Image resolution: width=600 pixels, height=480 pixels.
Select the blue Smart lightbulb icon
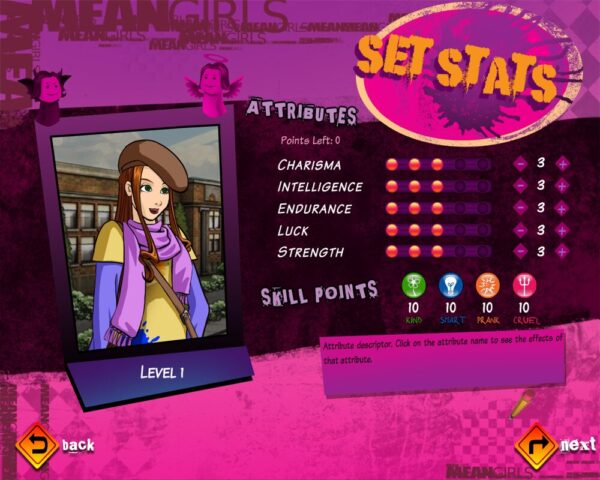450,285
